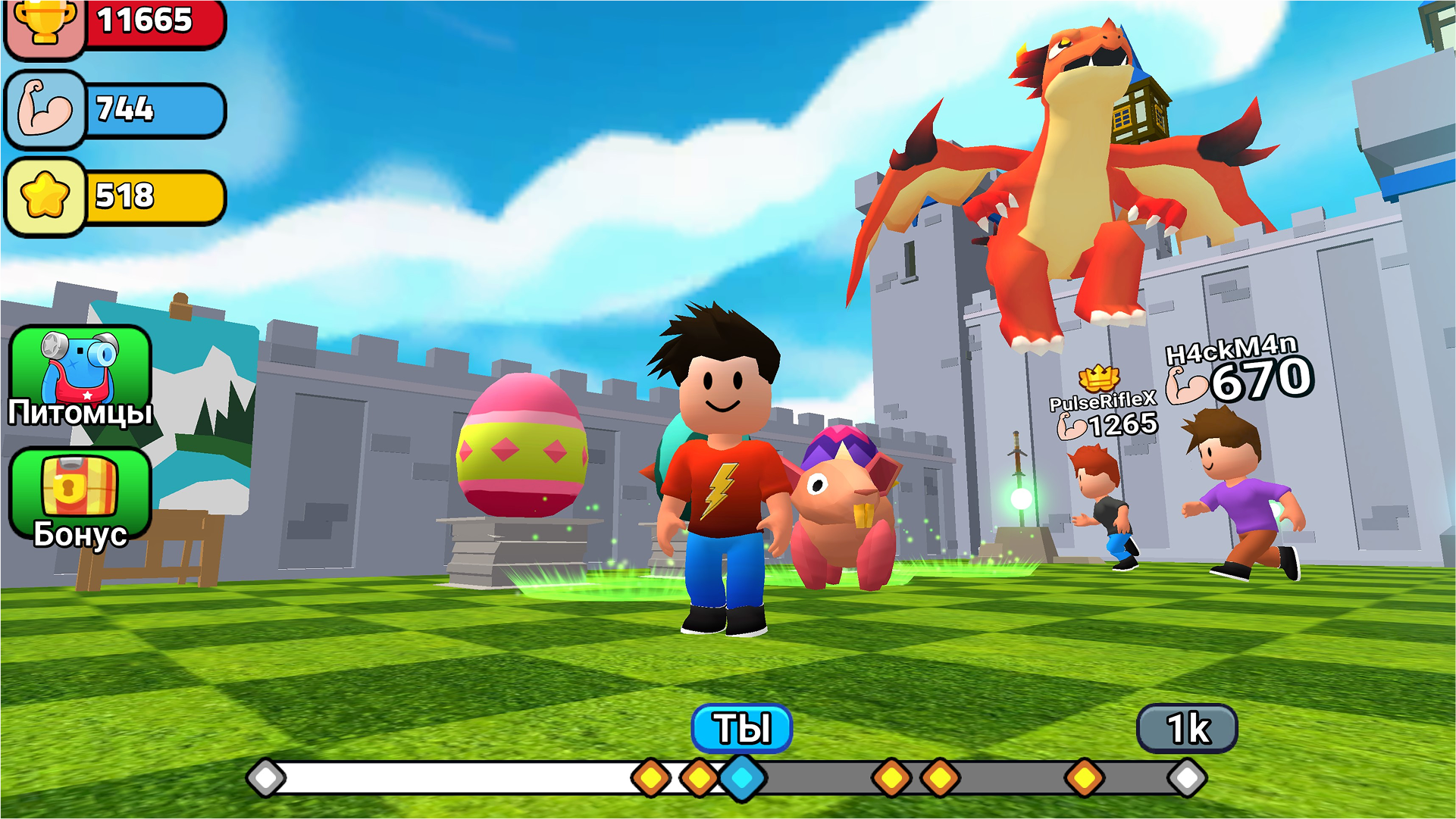The height and width of the screenshot is (819, 1456).
Task: Open the ТЫ nameplate above the progress bar
Action: pyautogui.click(x=741, y=727)
